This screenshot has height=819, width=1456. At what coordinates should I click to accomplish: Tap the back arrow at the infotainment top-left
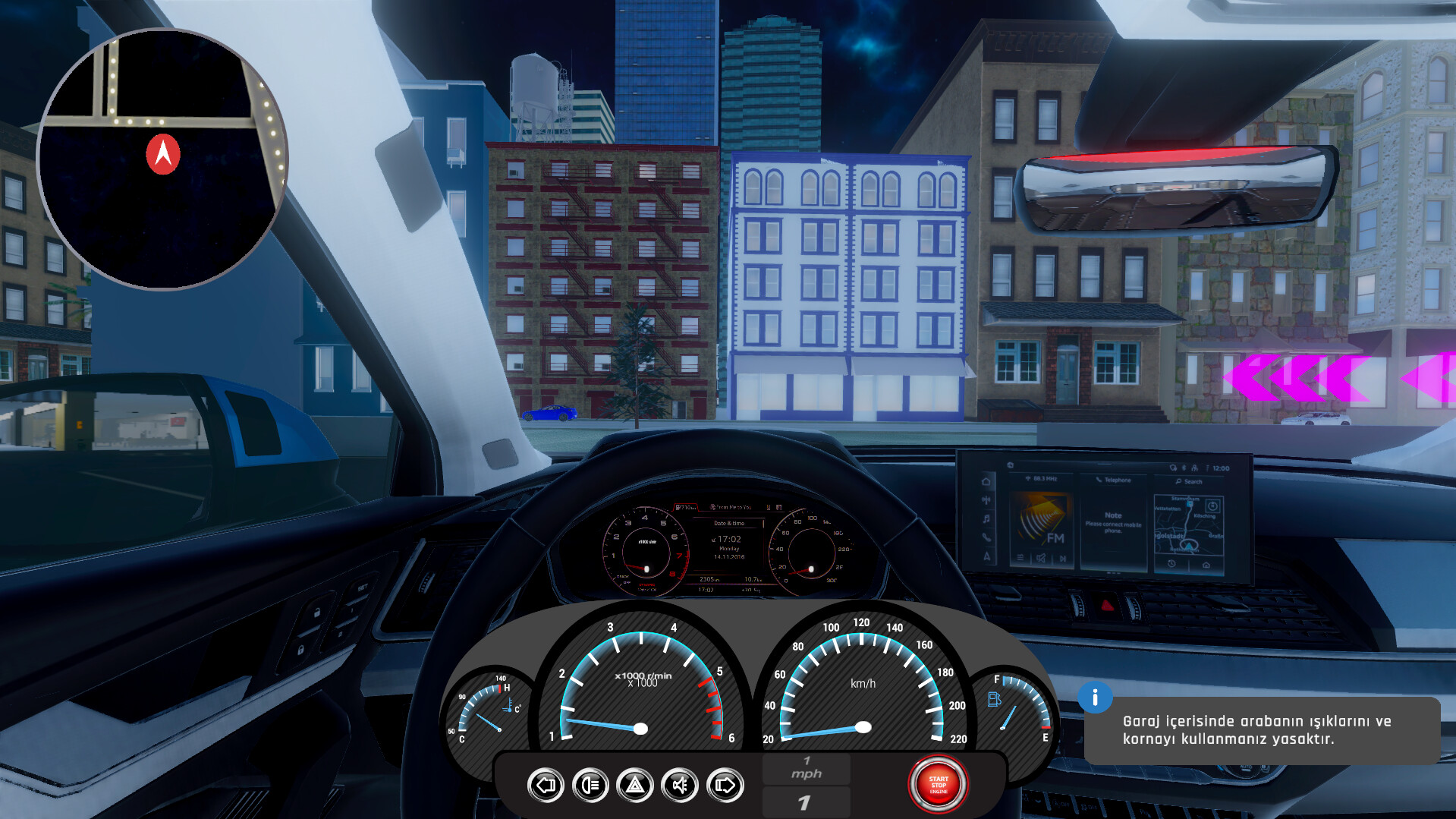tap(1011, 465)
